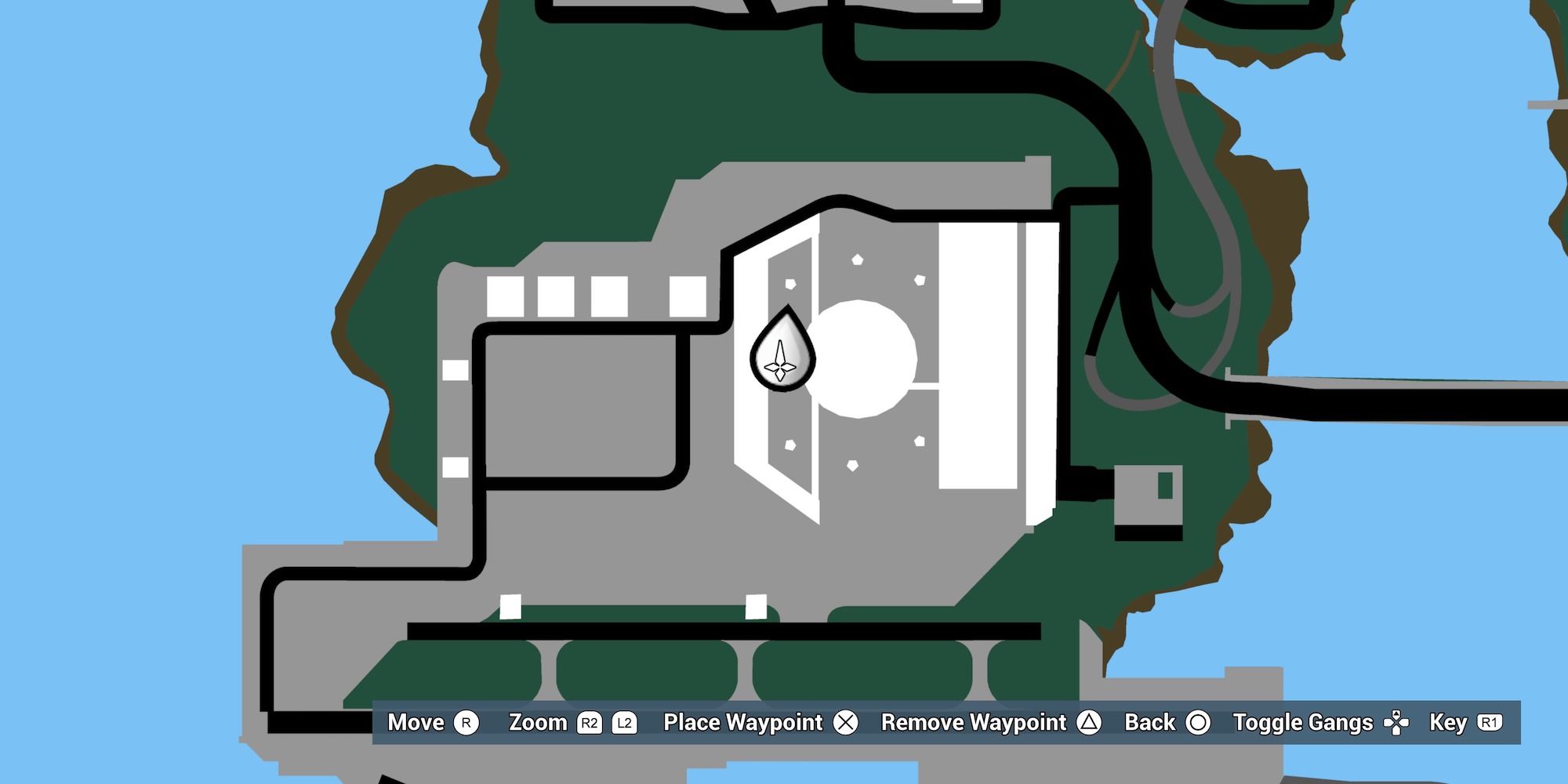This screenshot has width=1568, height=784.
Task: Select the Back label to exit map
Action: point(1151,723)
